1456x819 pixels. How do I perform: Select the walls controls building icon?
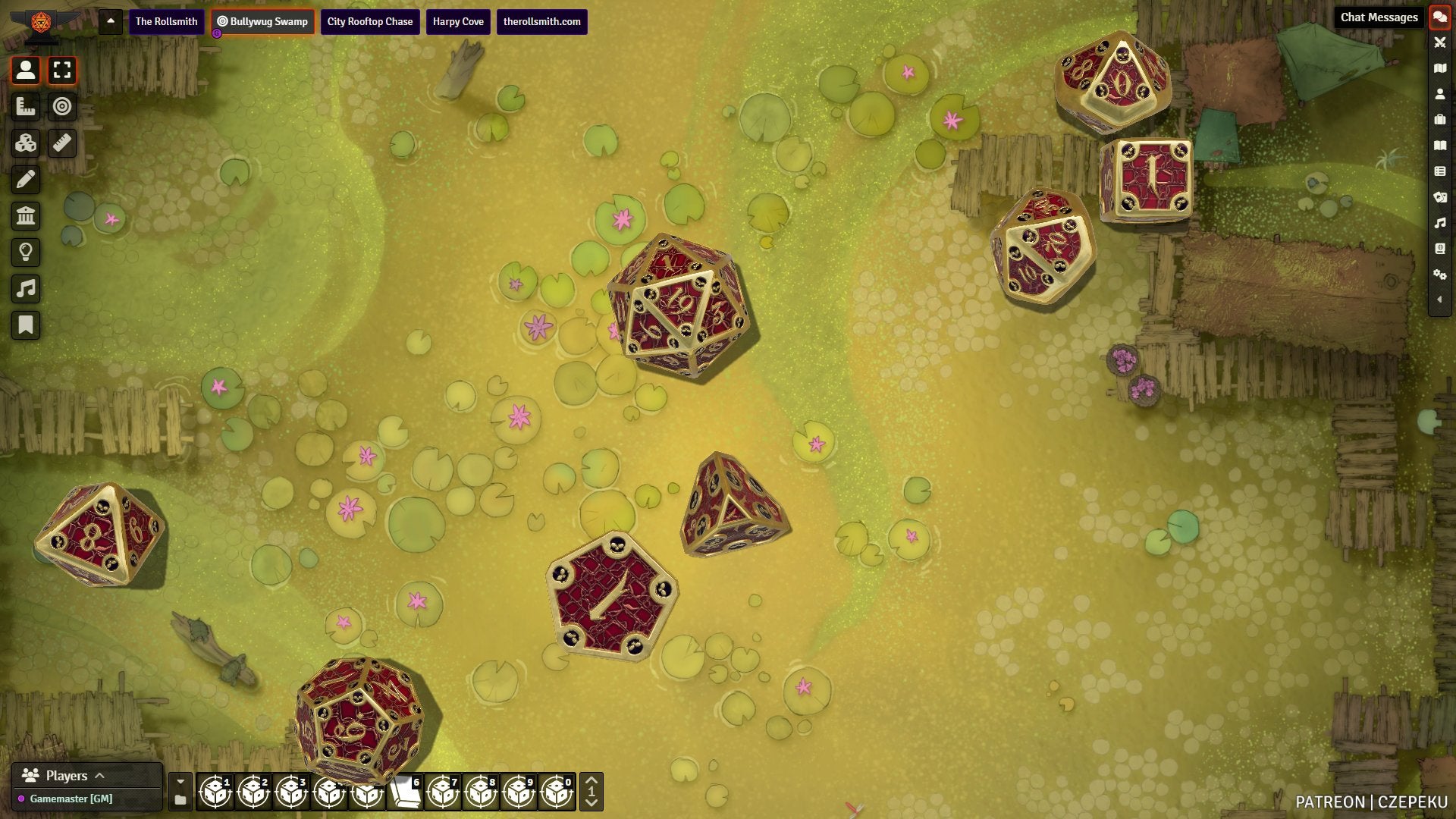pyautogui.click(x=26, y=215)
